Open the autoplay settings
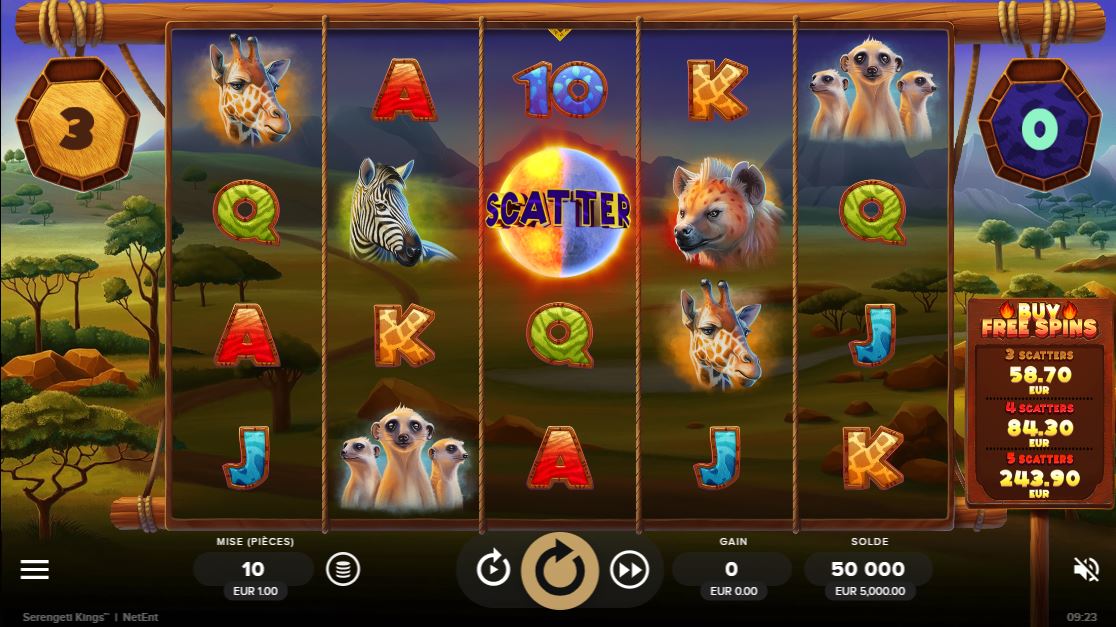 (x=493, y=569)
